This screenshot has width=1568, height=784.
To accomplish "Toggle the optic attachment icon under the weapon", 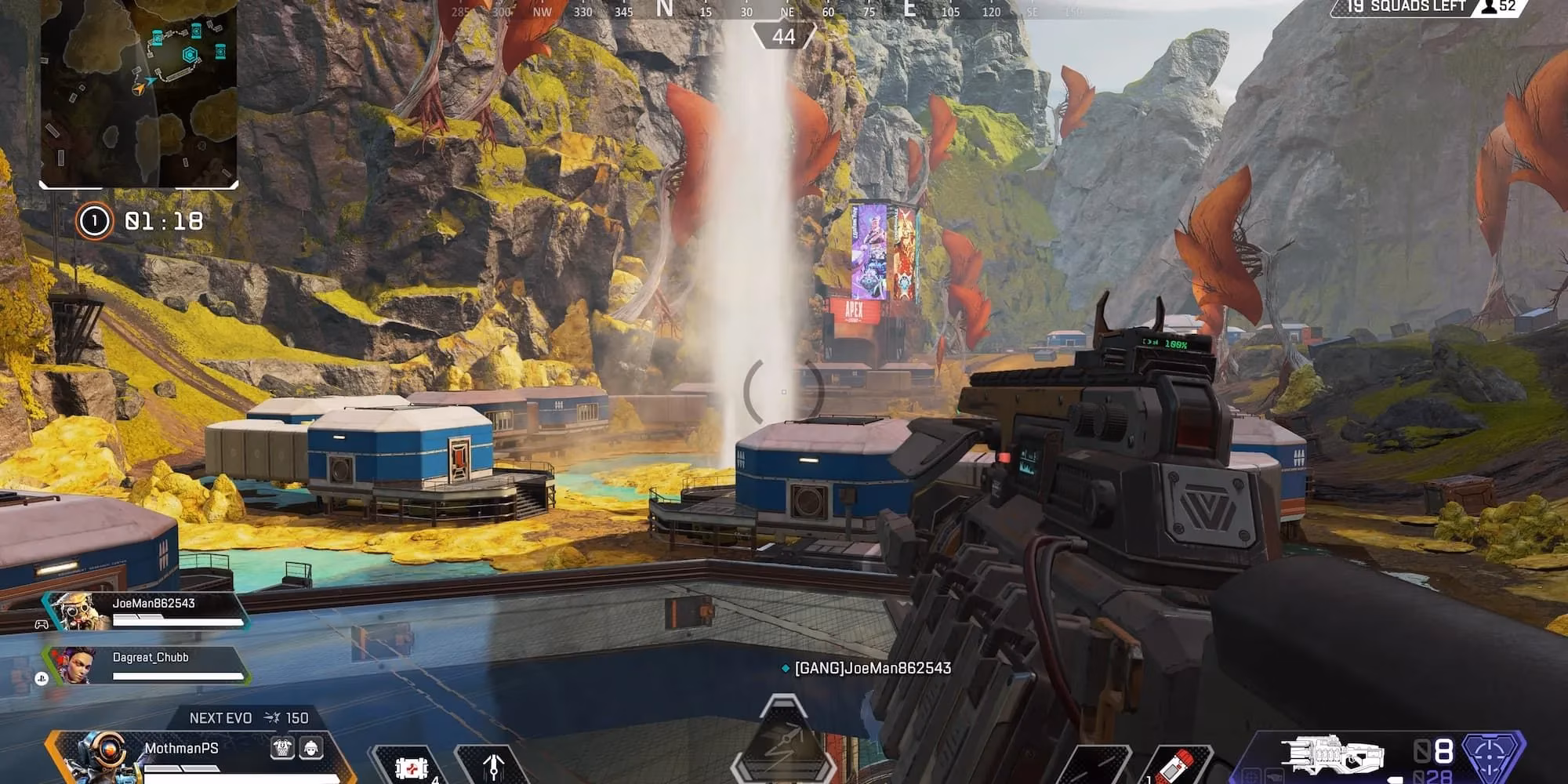I will click(1251, 778).
